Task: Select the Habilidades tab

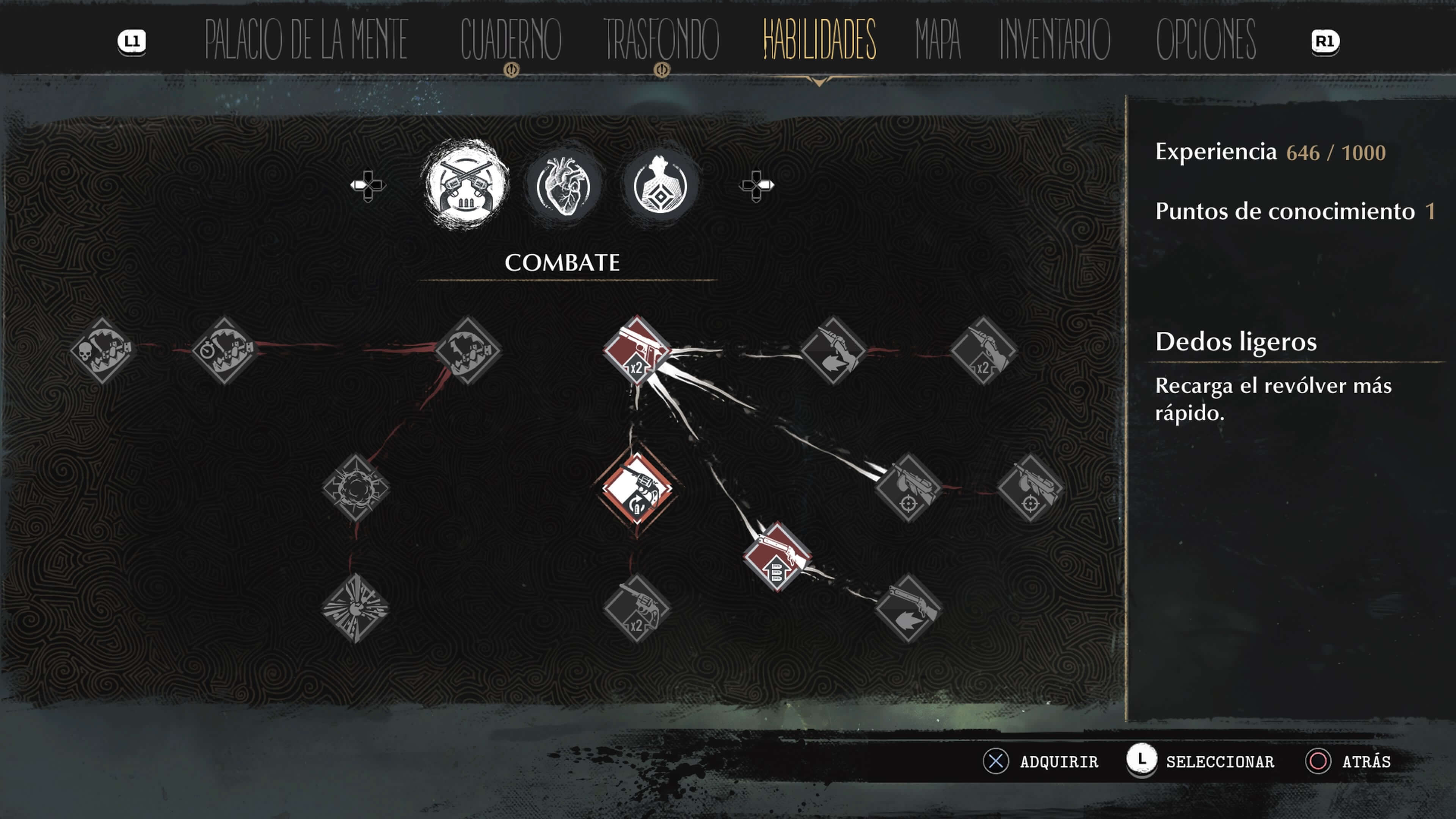Action: (819, 39)
